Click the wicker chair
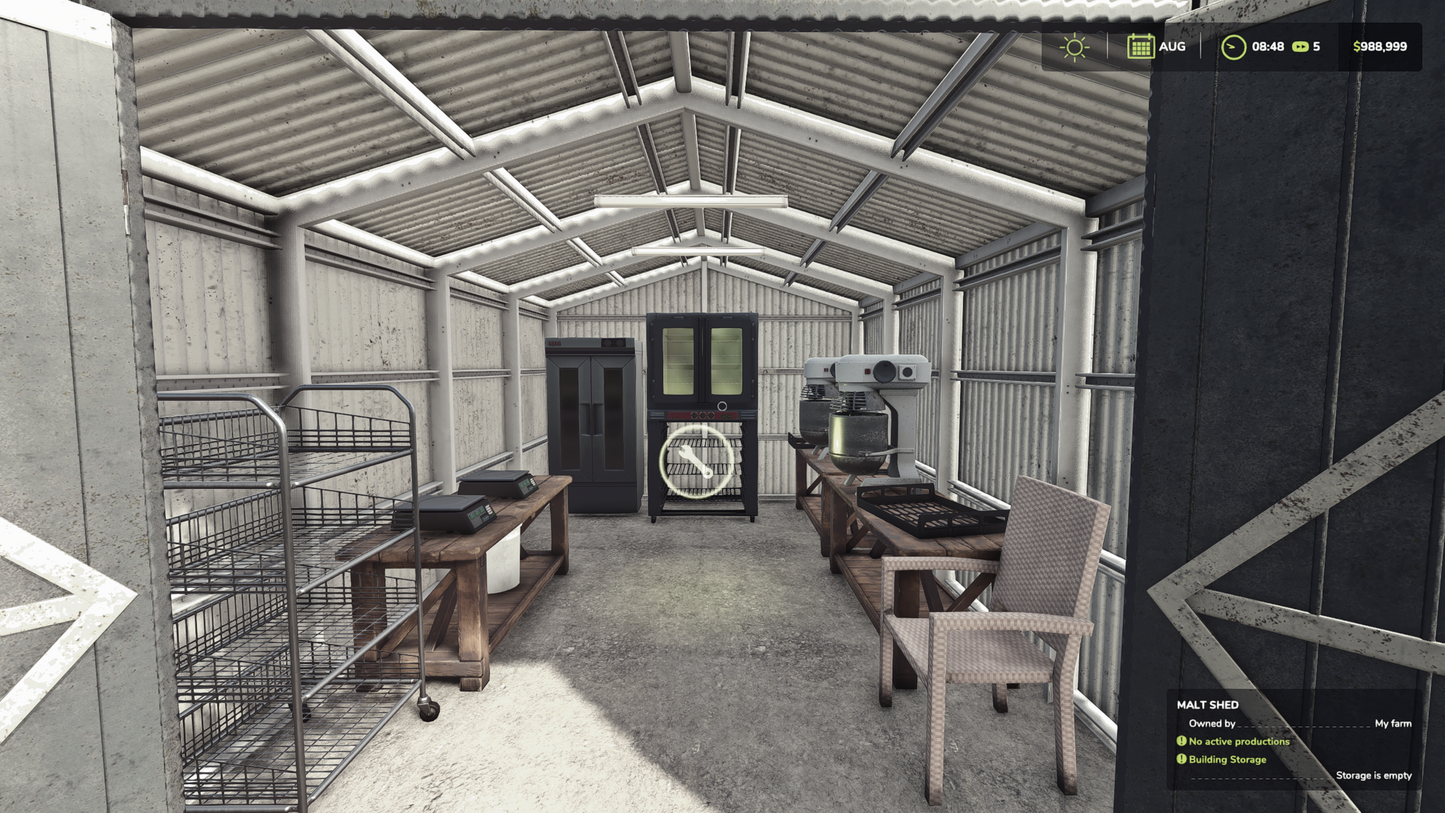1445x813 pixels. click(995, 610)
